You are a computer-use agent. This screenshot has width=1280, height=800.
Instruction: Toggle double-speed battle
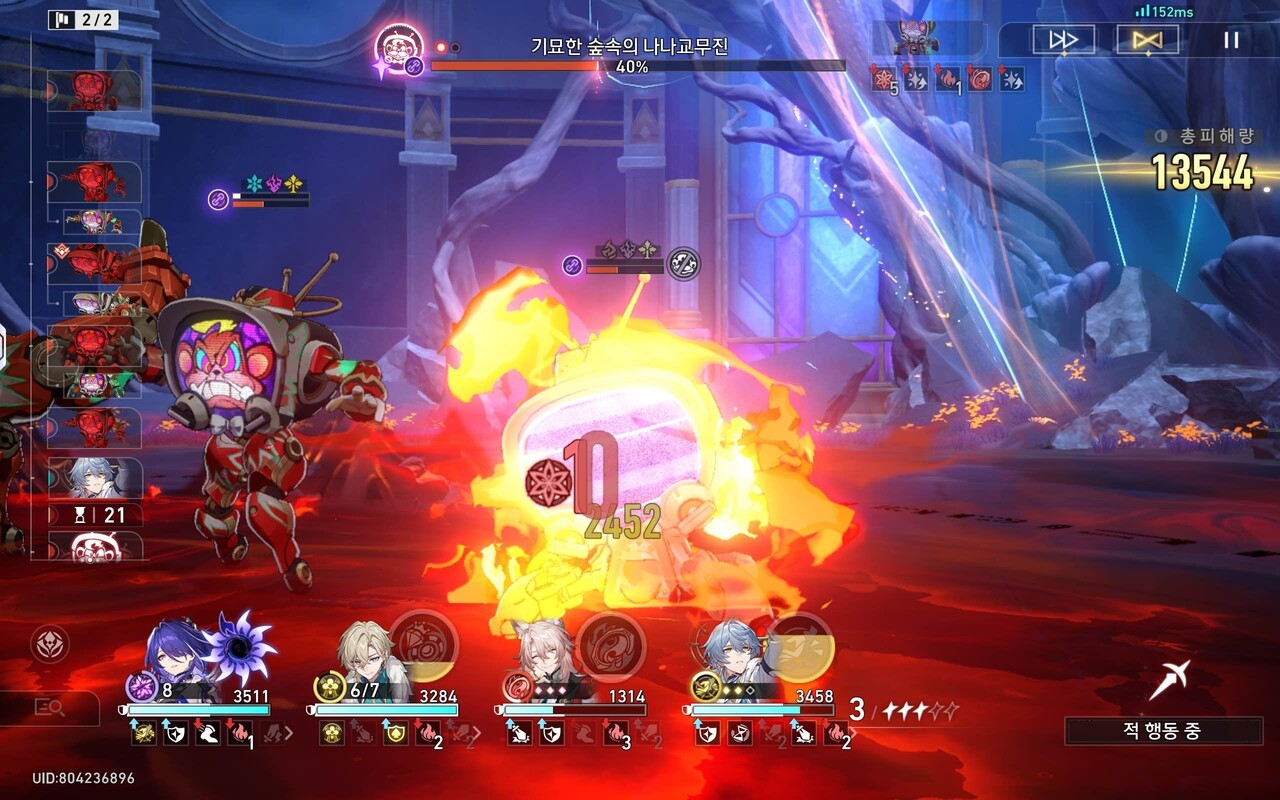[x=1063, y=40]
